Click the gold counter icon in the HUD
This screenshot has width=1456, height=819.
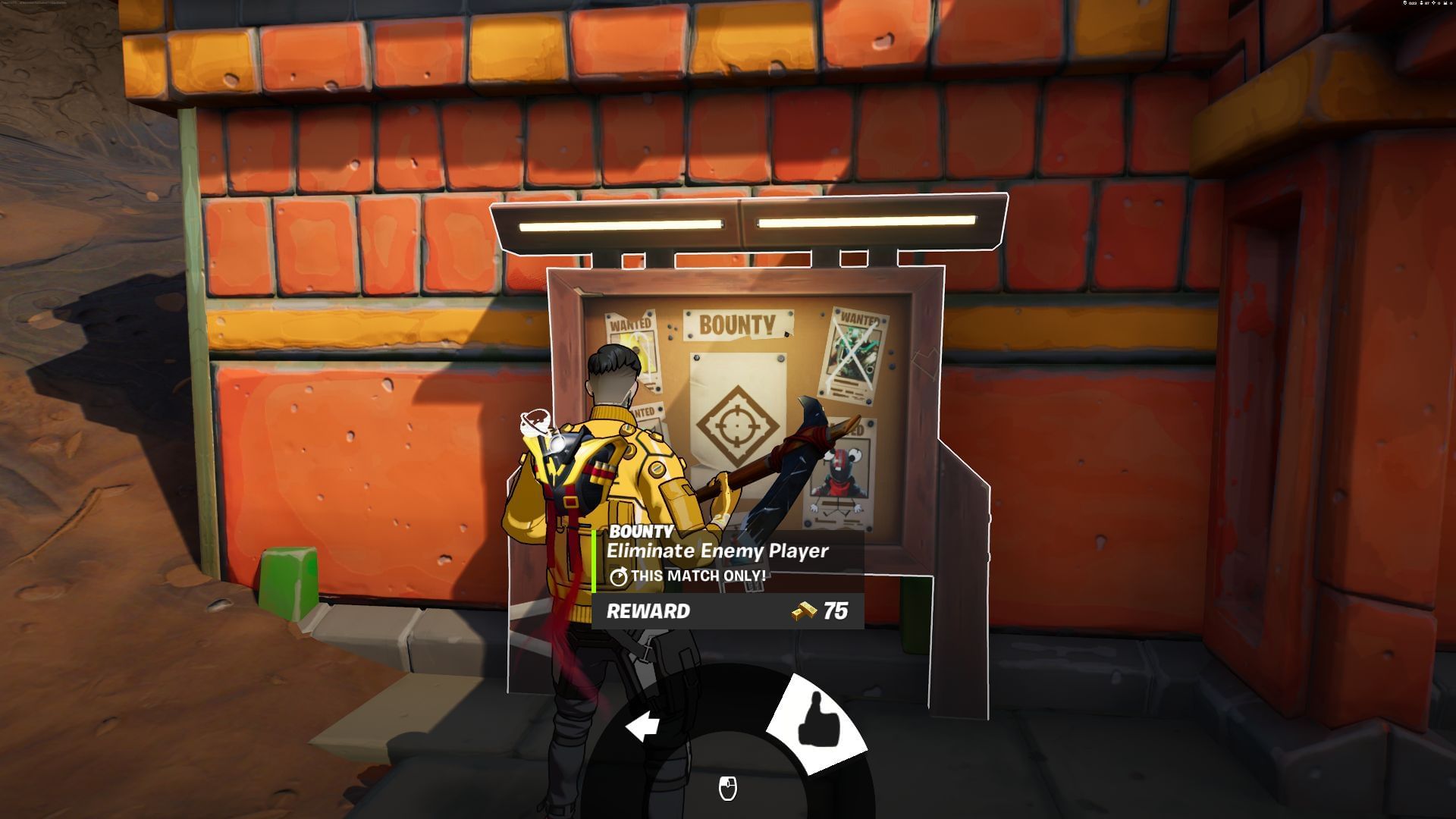1445,3
